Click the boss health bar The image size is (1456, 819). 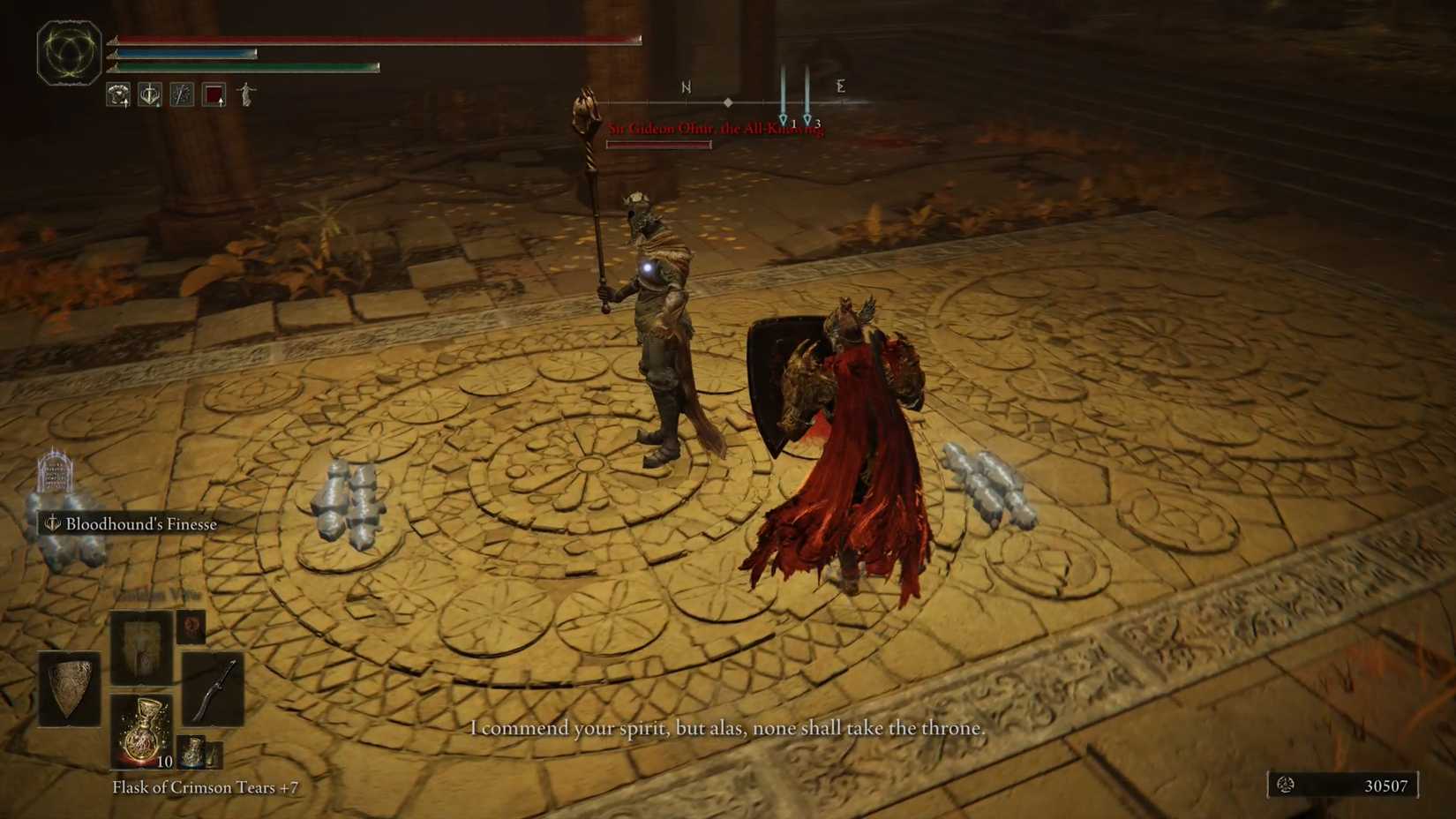click(658, 143)
